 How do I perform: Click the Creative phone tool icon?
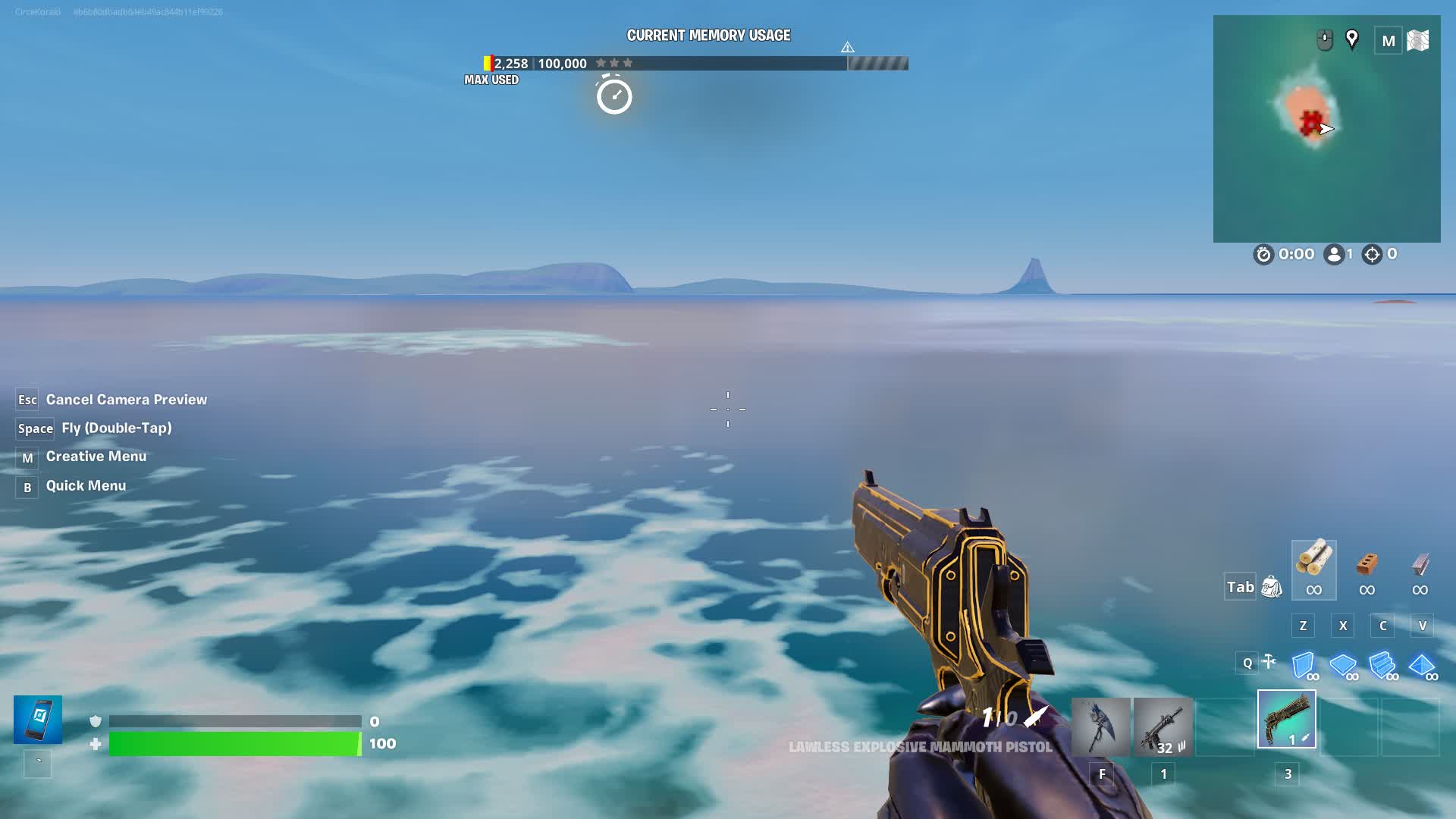38,719
